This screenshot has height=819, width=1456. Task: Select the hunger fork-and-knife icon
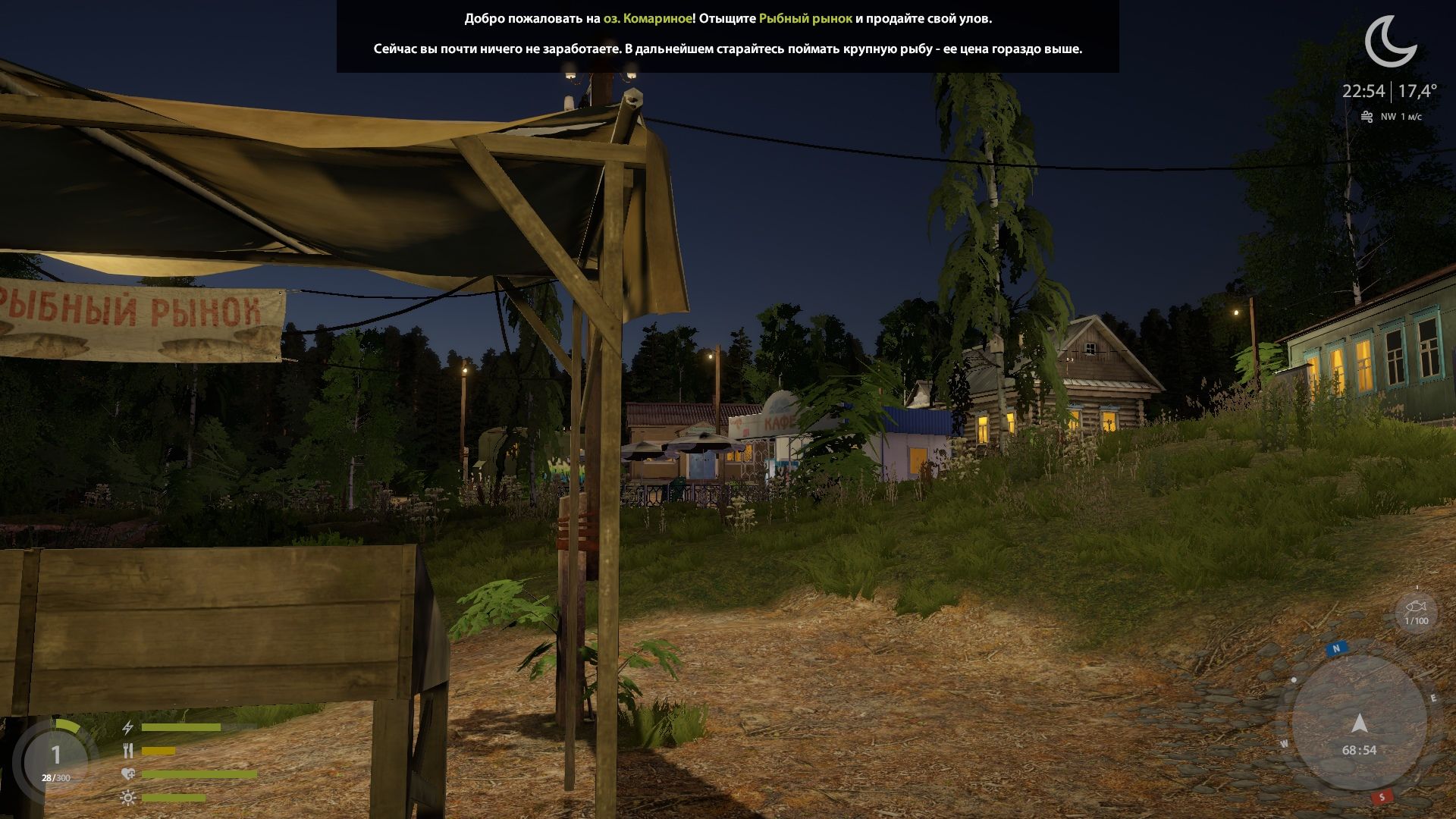coord(127,751)
